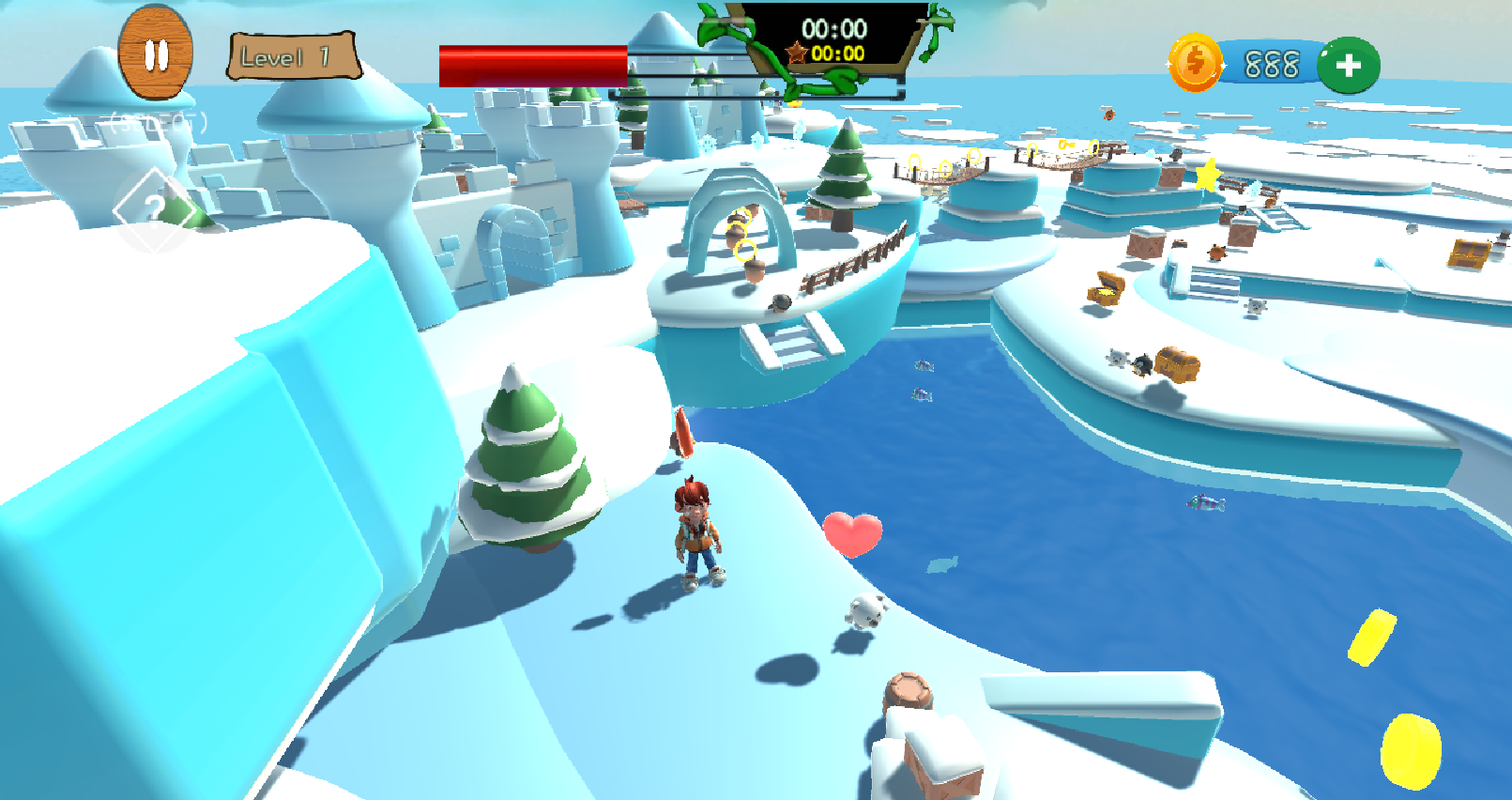Viewport: 1512px width, 800px height.
Task: Click the green plus button to add coins
Action: click(1348, 65)
